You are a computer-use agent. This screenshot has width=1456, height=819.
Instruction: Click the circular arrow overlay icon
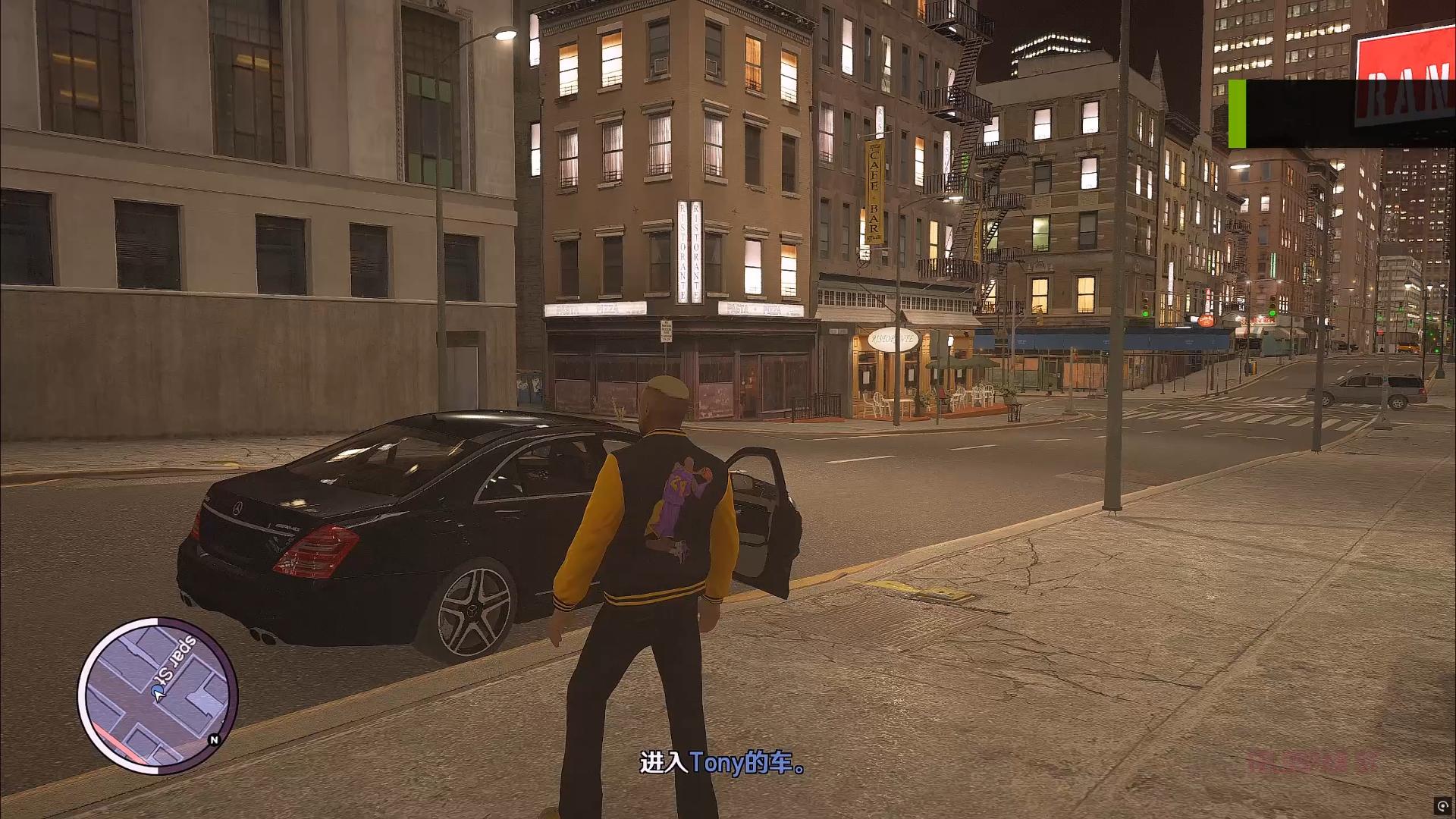pyautogui.click(x=1441, y=805)
